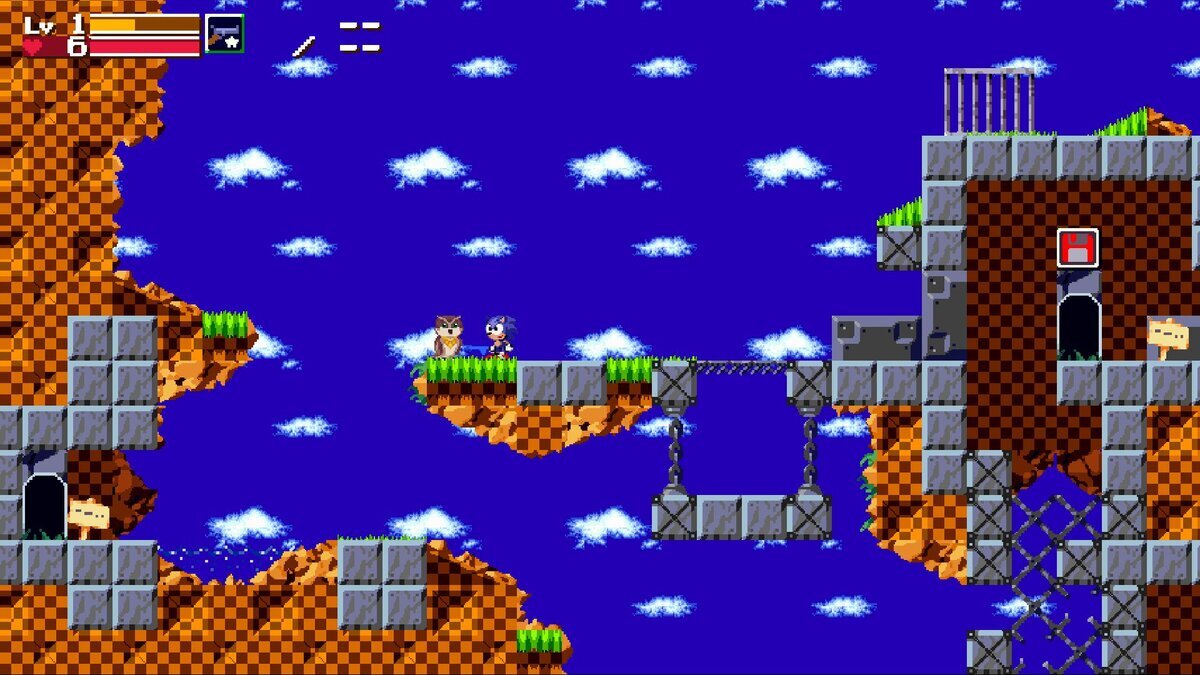Select the equipped gun weapon icon
This screenshot has height=675, width=1200.
(x=225, y=33)
